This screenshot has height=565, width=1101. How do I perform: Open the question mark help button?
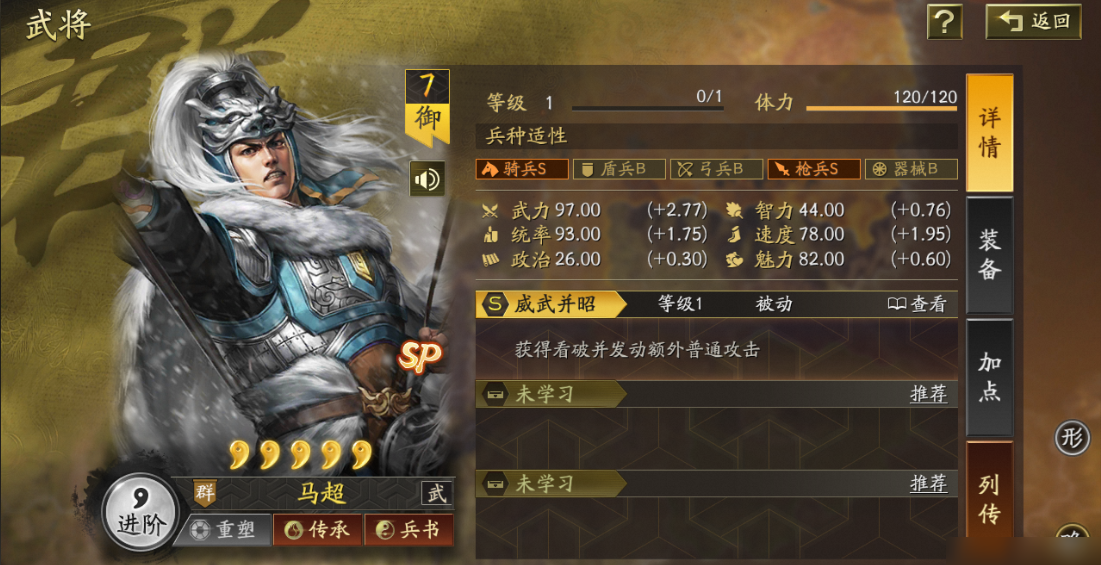pos(944,21)
